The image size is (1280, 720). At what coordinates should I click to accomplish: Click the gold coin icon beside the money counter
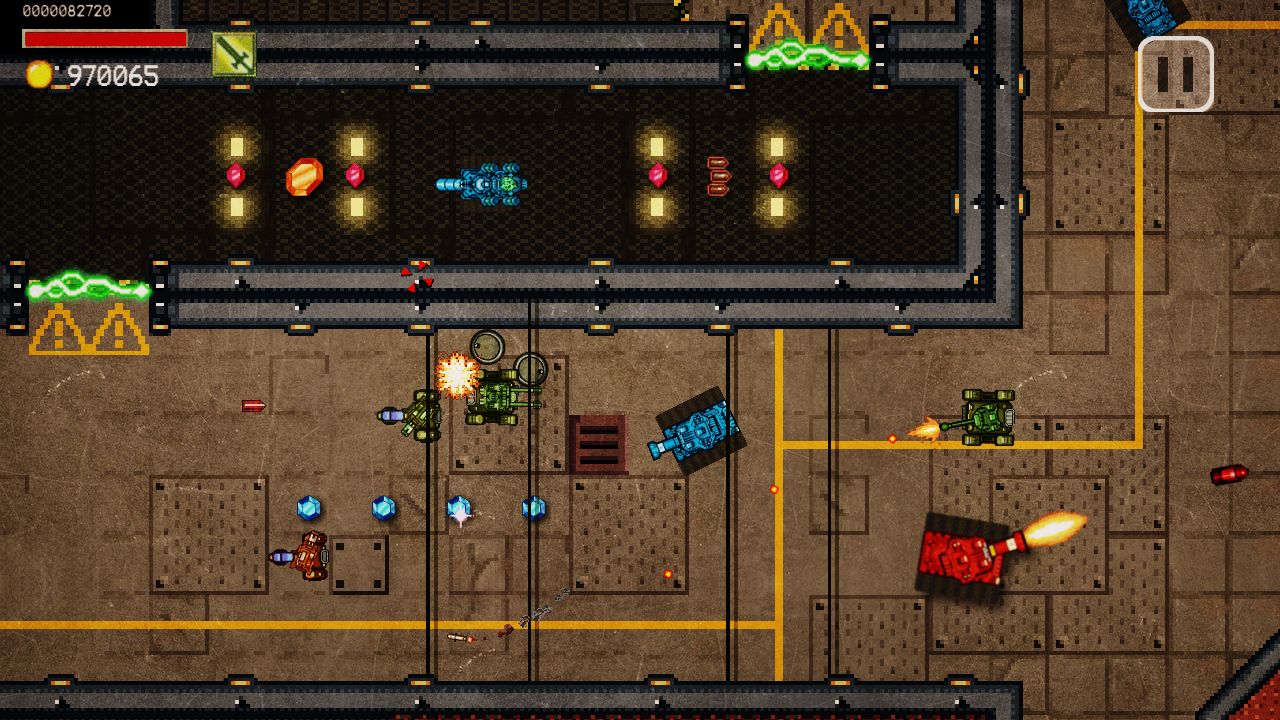click(40, 74)
